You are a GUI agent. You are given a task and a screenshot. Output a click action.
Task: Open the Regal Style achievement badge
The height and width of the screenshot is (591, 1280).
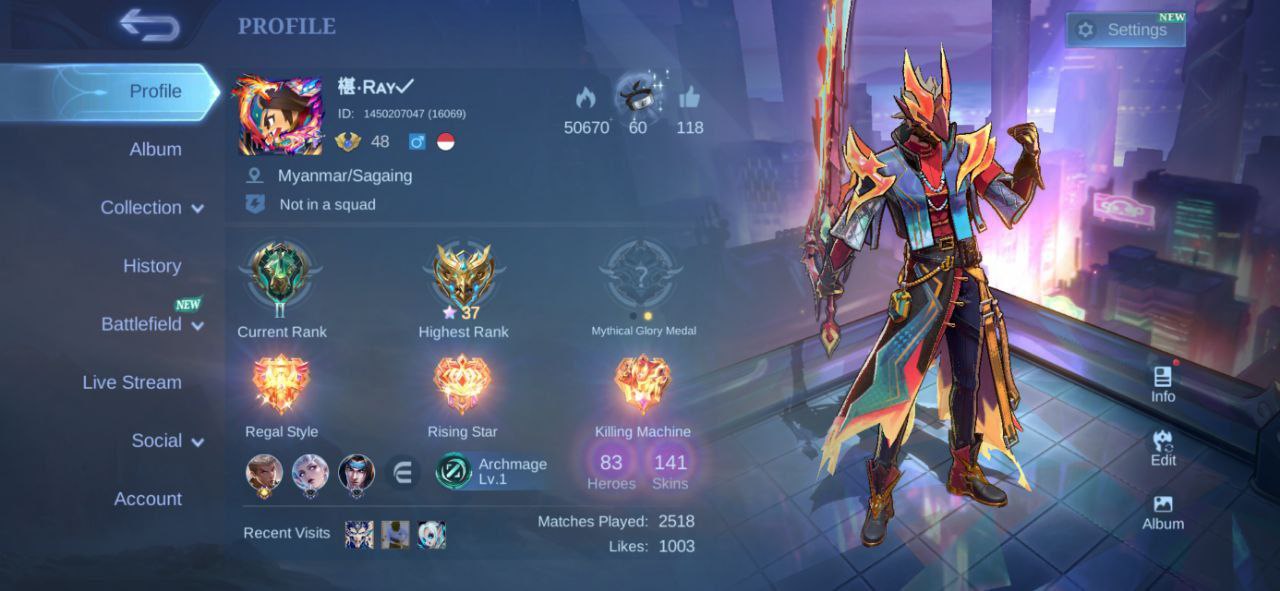281,387
